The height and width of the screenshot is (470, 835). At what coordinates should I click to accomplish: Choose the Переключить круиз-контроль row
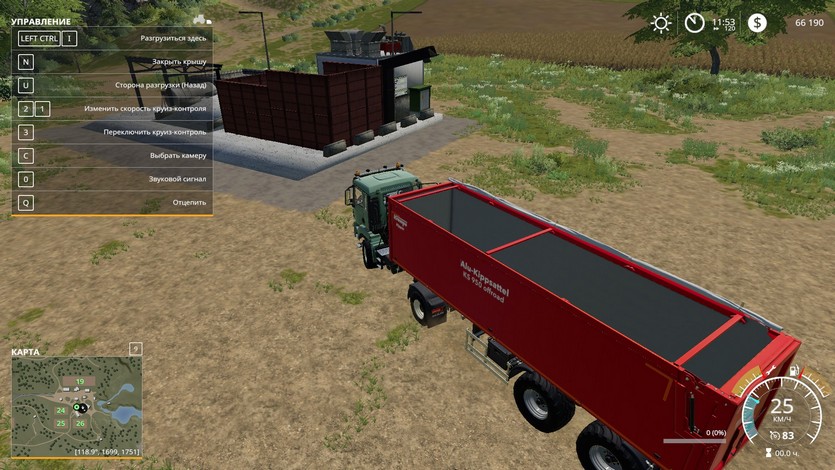(111, 132)
